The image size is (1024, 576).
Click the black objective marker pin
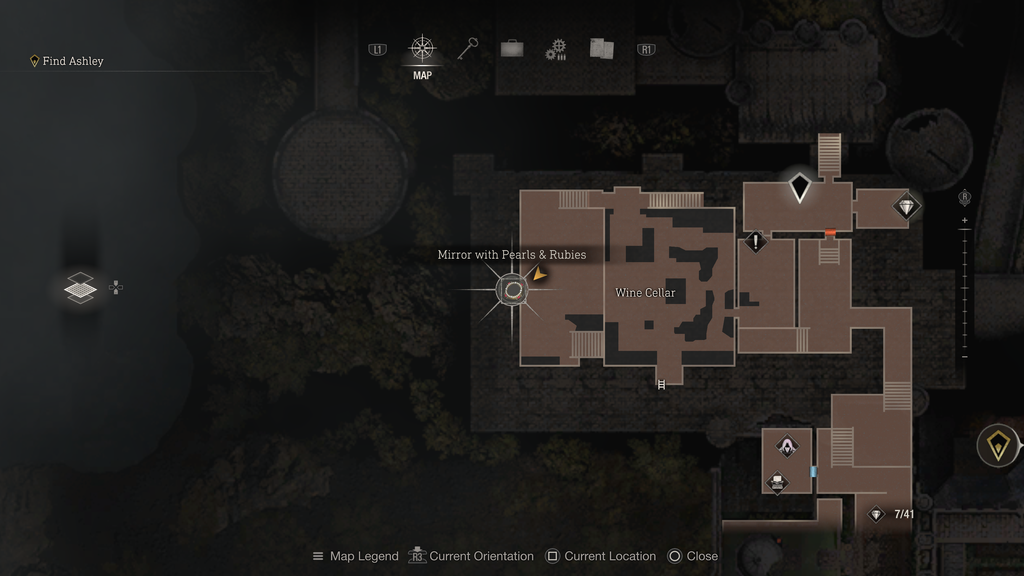tap(799, 188)
